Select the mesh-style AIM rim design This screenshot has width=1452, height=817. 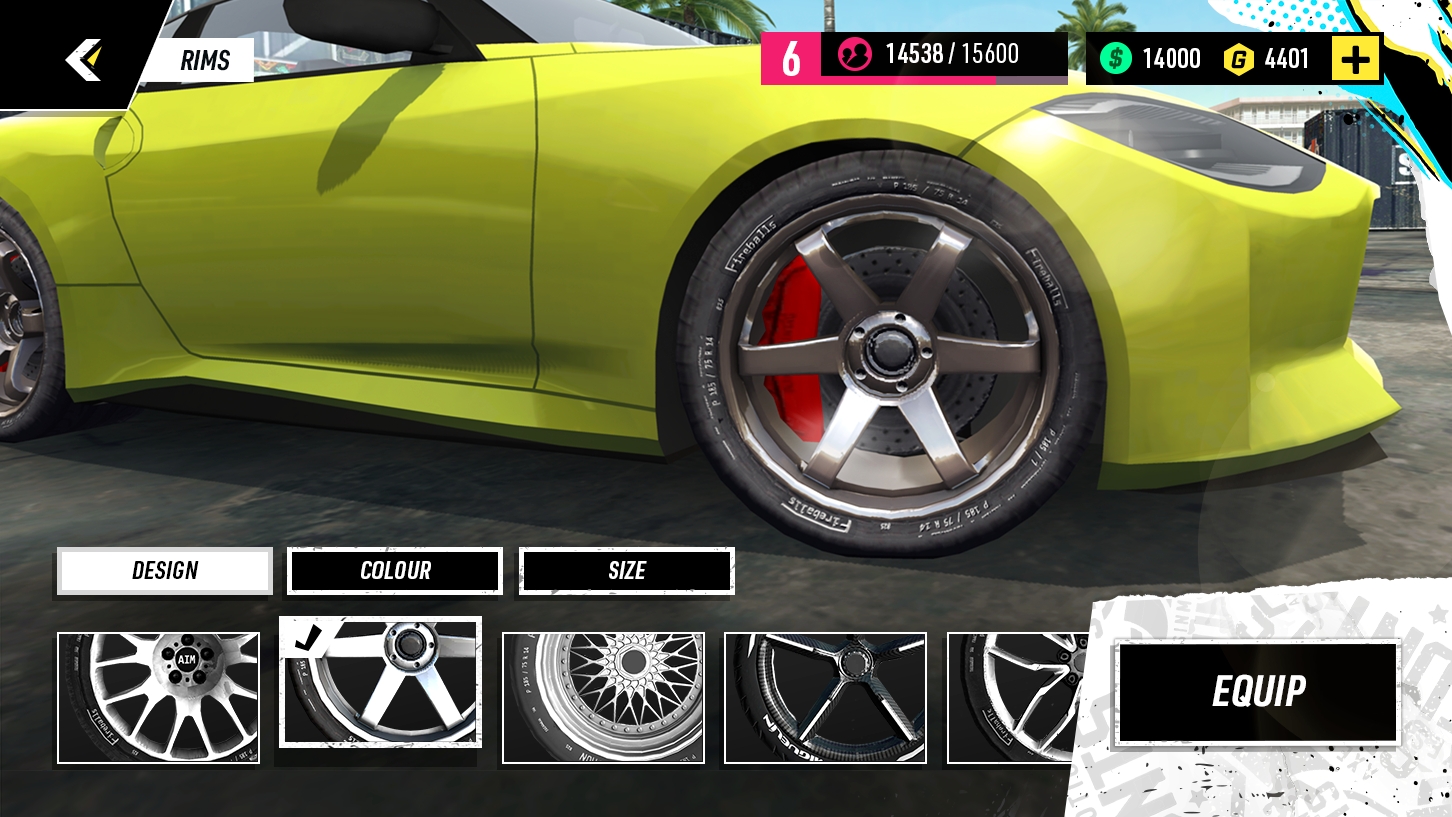point(157,697)
